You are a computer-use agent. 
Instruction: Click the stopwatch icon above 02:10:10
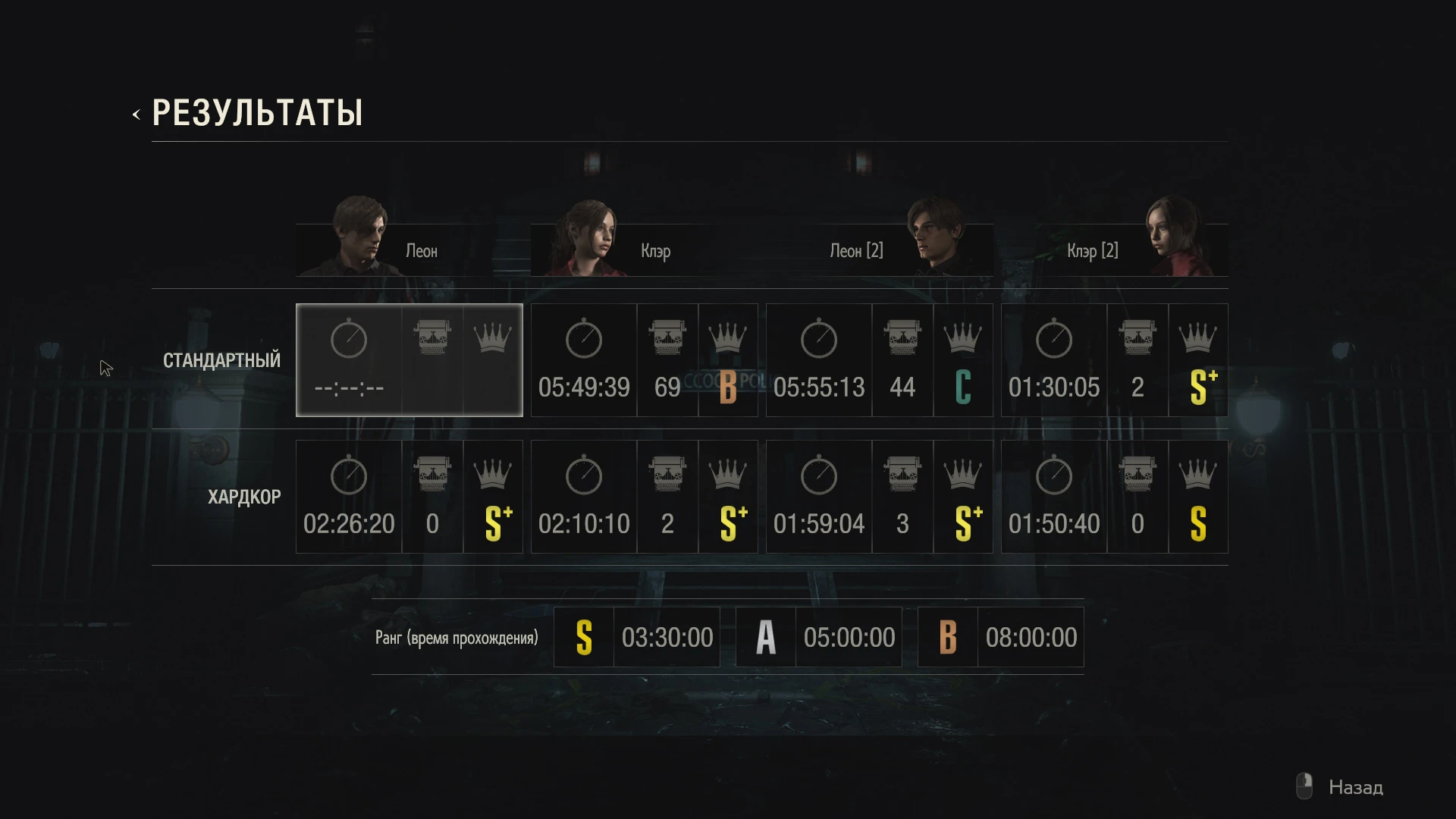pos(583,474)
